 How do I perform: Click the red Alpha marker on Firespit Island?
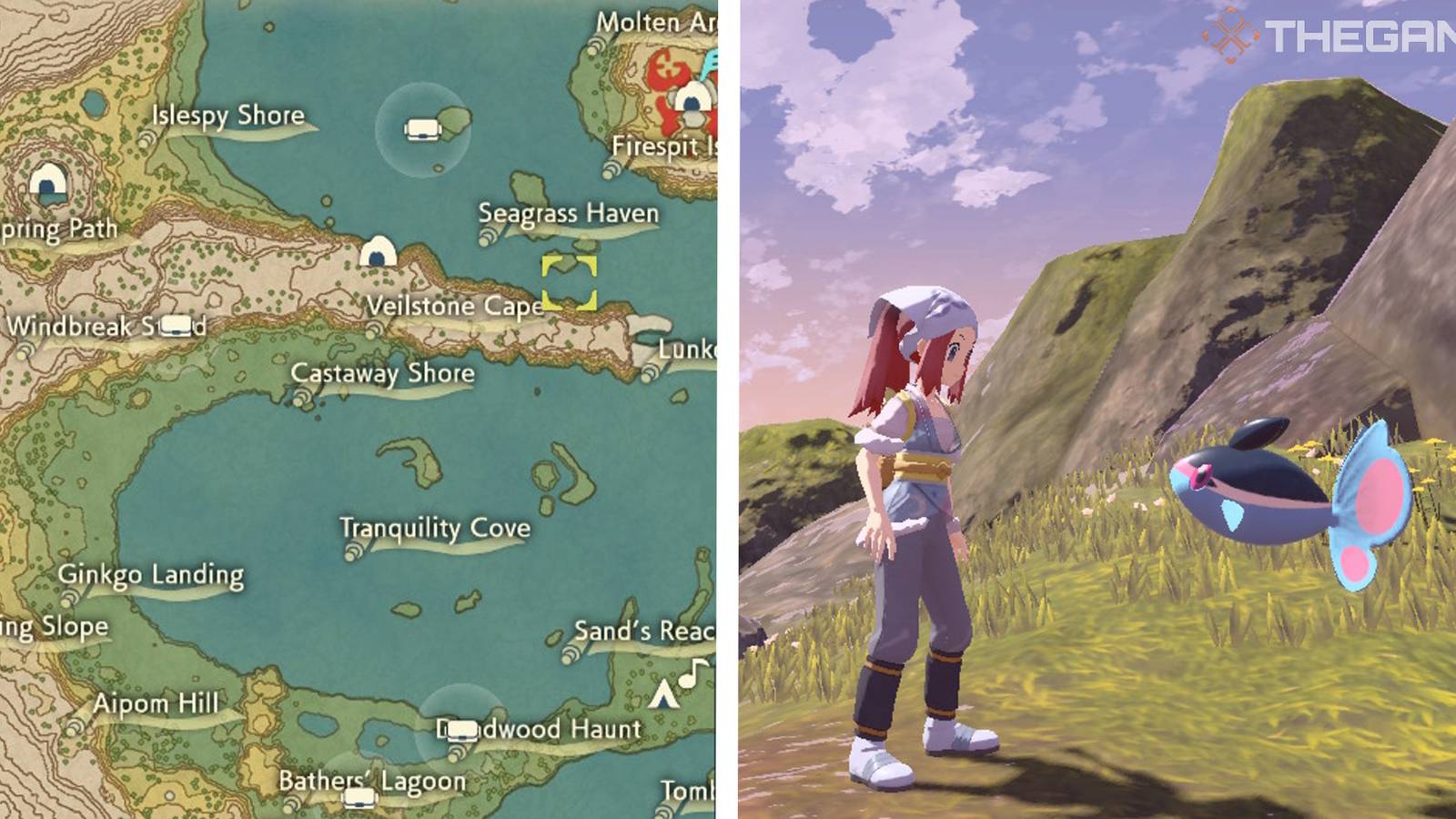click(667, 69)
